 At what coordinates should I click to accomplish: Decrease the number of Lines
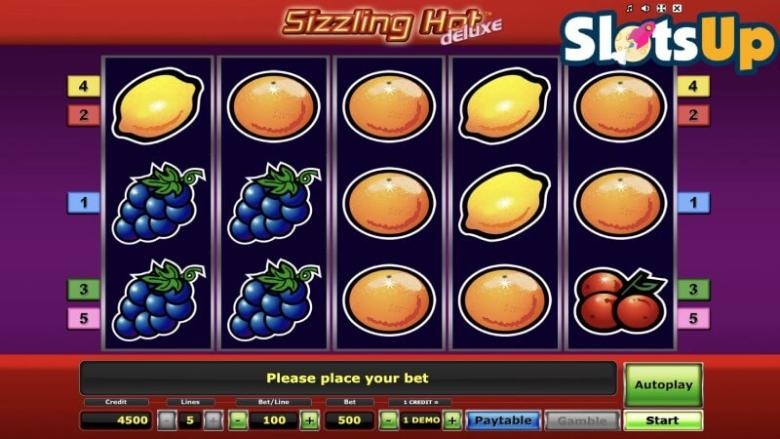pyautogui.click(x=167, y=421)
